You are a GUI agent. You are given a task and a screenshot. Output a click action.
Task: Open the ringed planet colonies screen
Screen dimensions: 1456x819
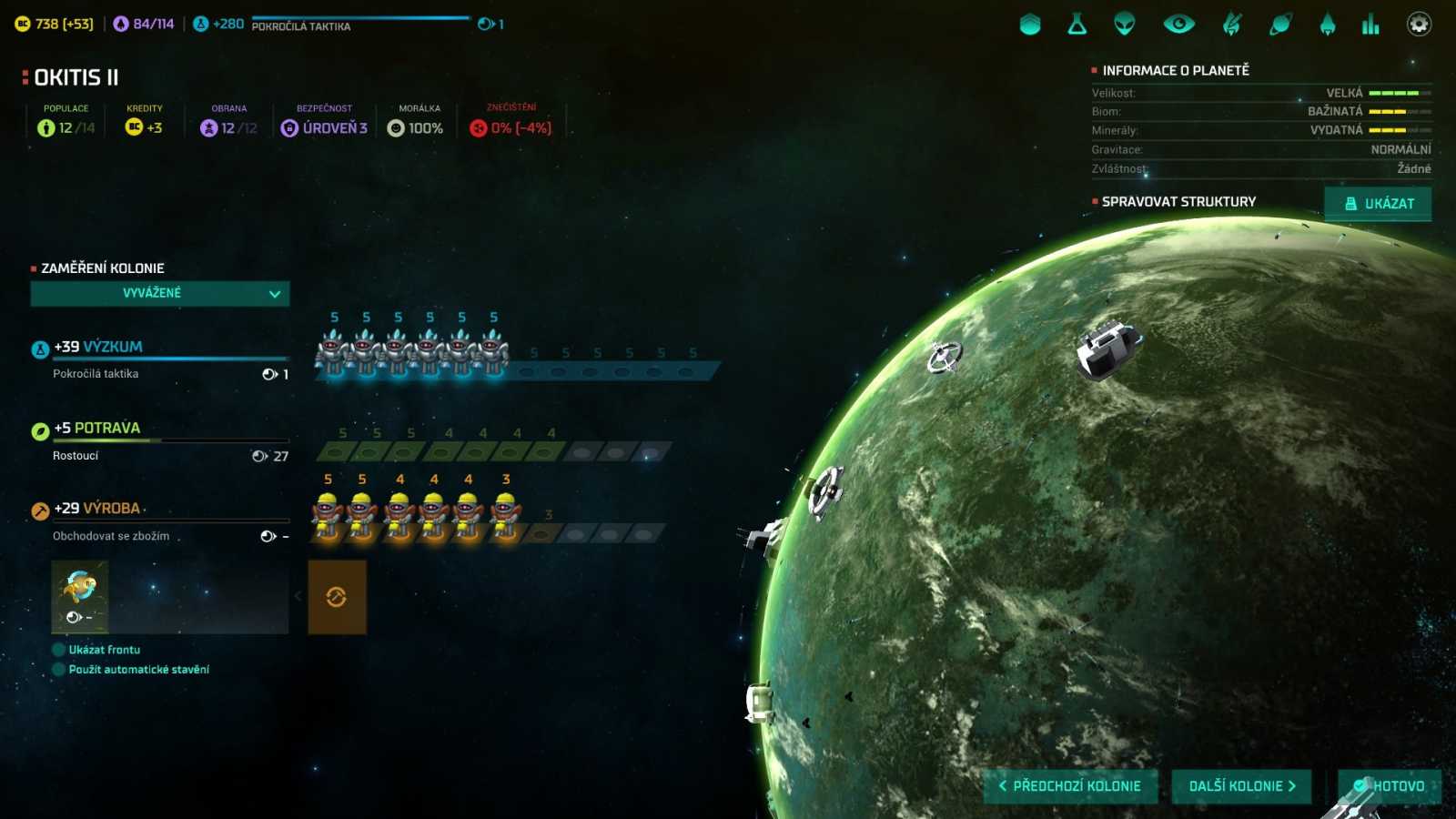pos(1280,25)
